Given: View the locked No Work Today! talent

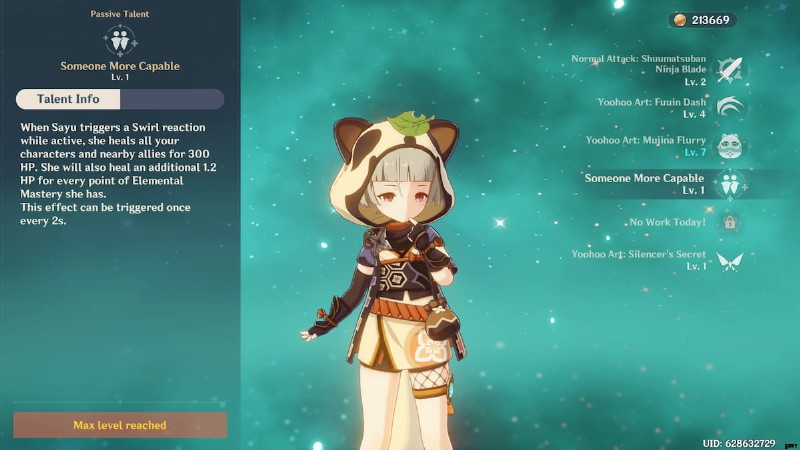Looking at the screenshot, I should [730, 222].
